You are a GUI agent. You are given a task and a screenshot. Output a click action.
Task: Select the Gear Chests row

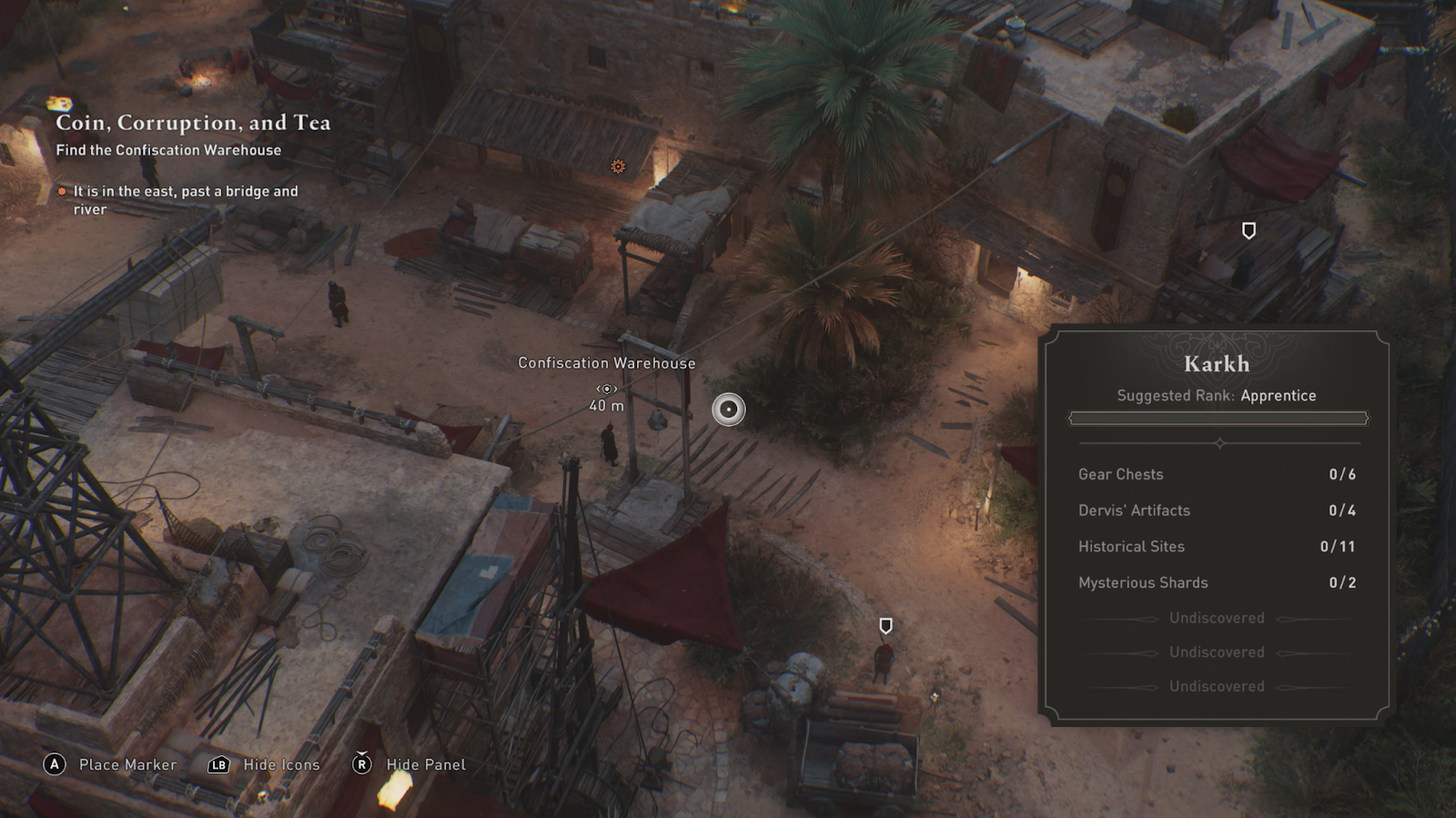[x=1217, y=474]
